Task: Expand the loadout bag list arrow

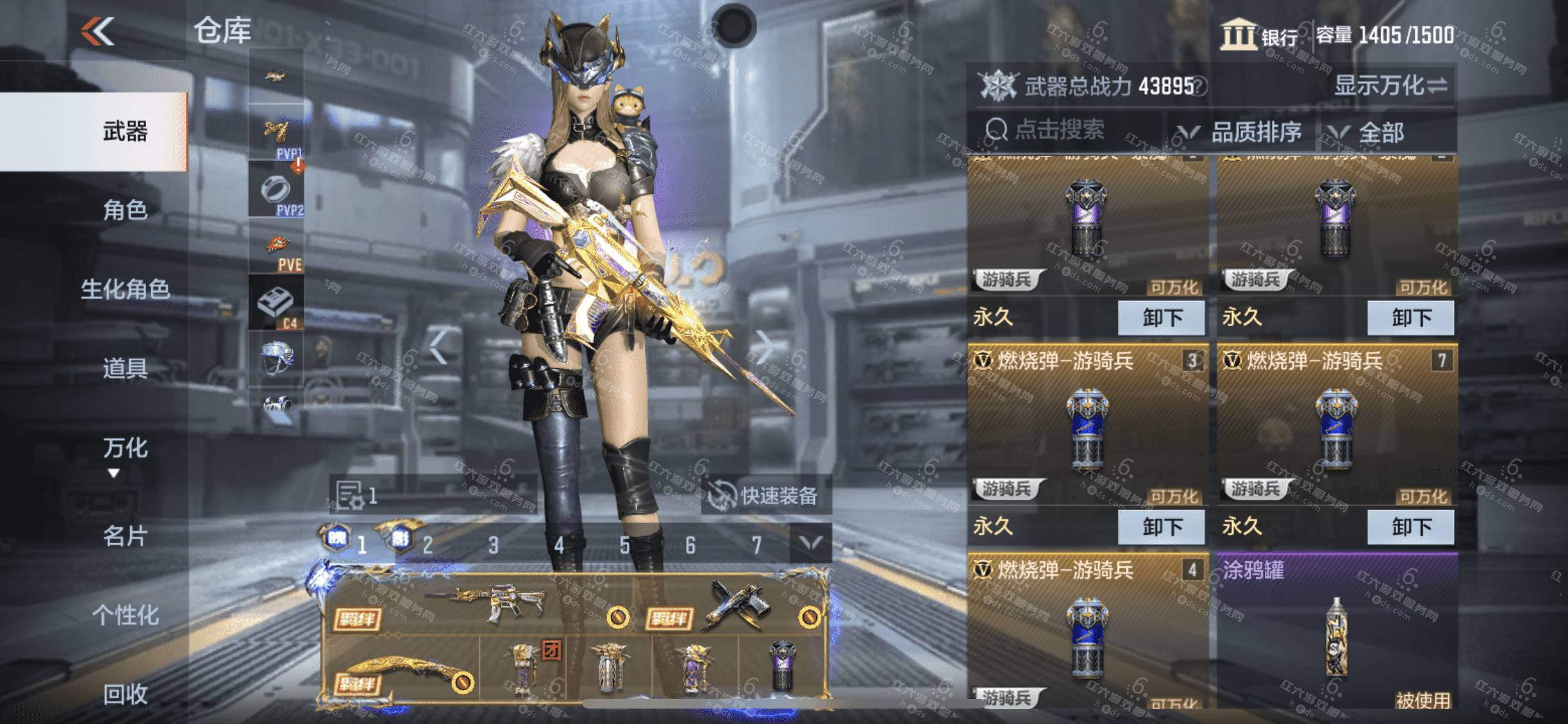Action: click(810, 544)
